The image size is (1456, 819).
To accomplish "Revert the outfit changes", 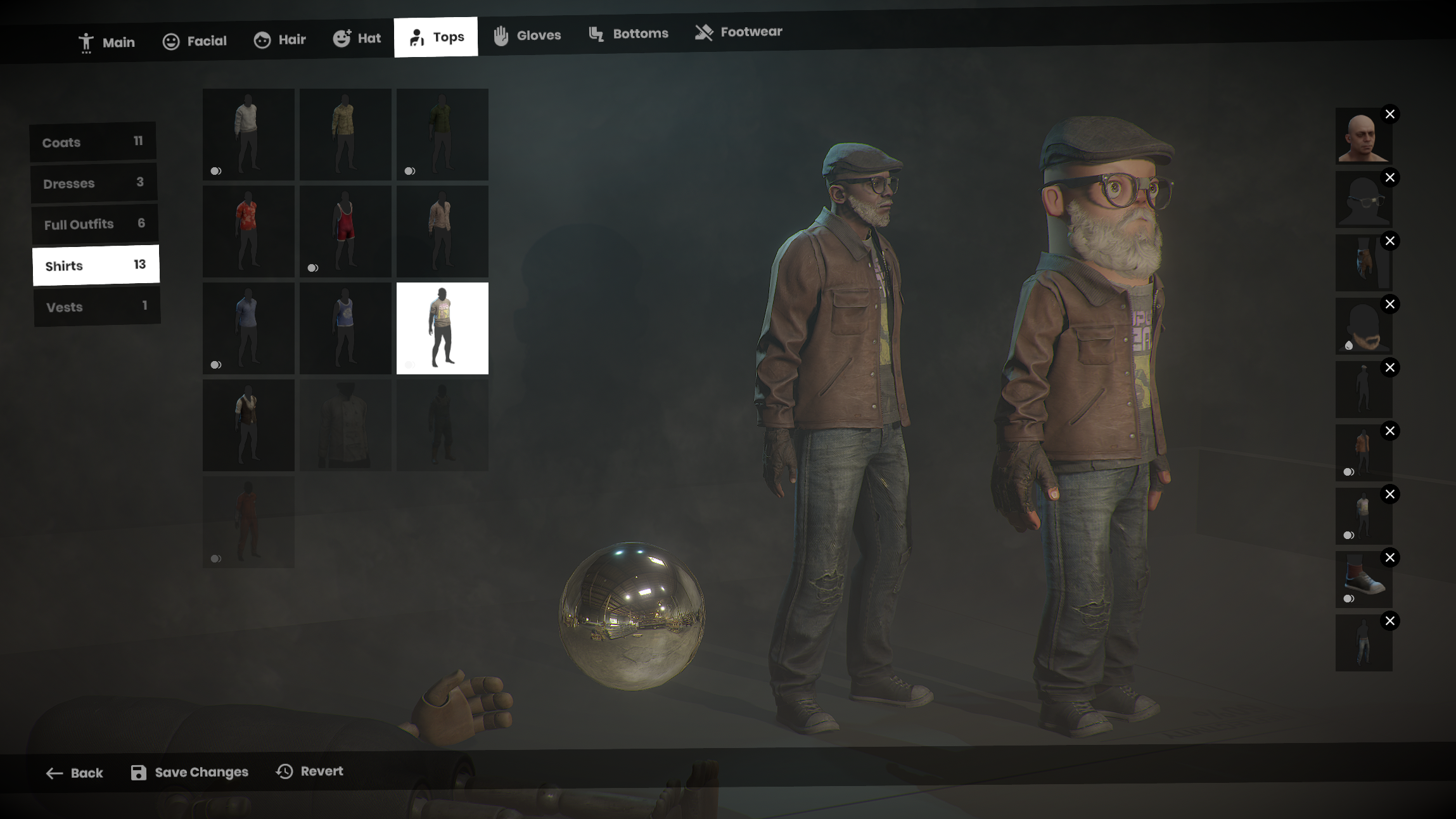I will [x=310, y=771].
